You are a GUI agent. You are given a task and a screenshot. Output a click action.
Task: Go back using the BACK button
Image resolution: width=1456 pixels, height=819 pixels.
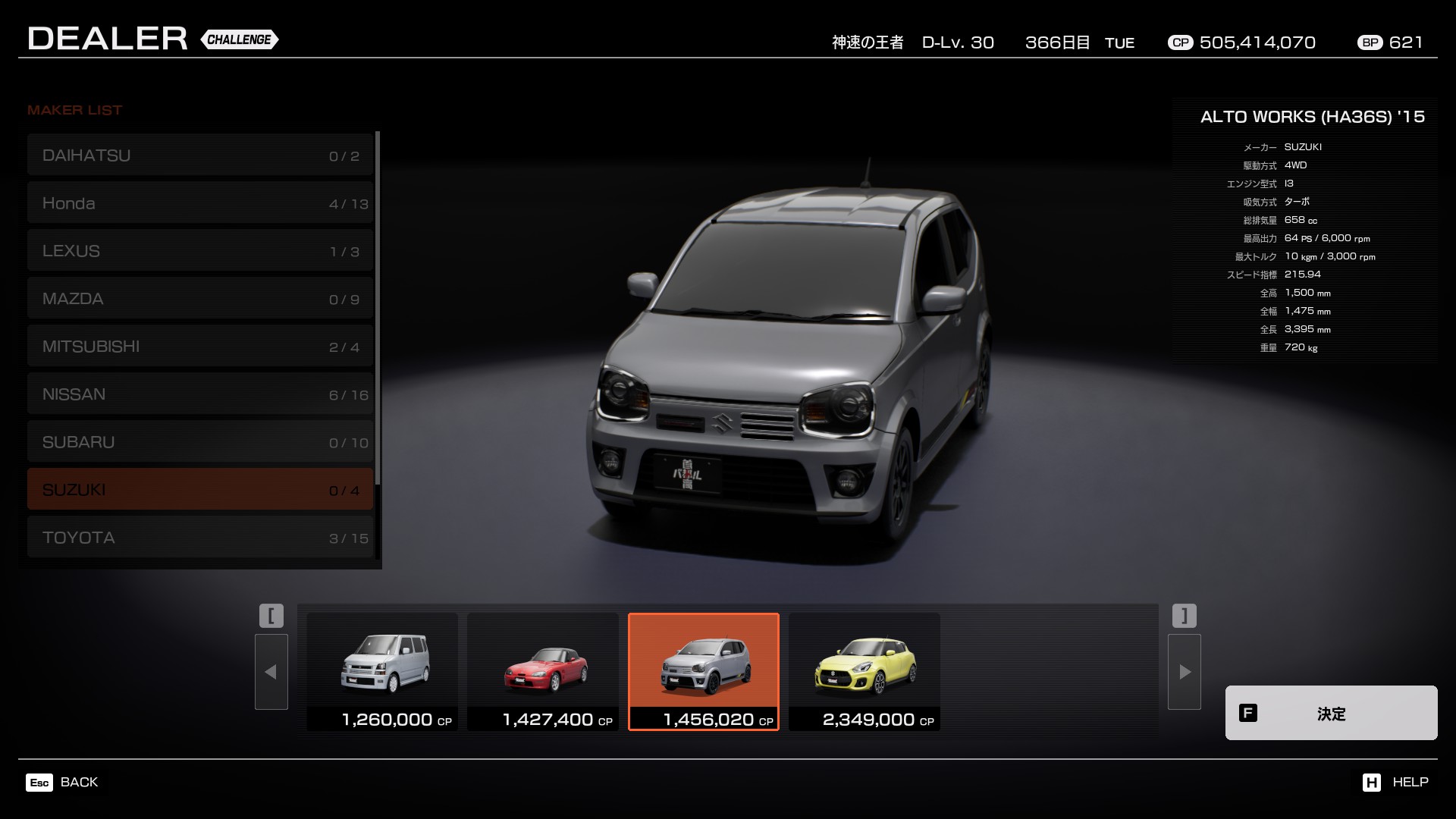point(63,782)
